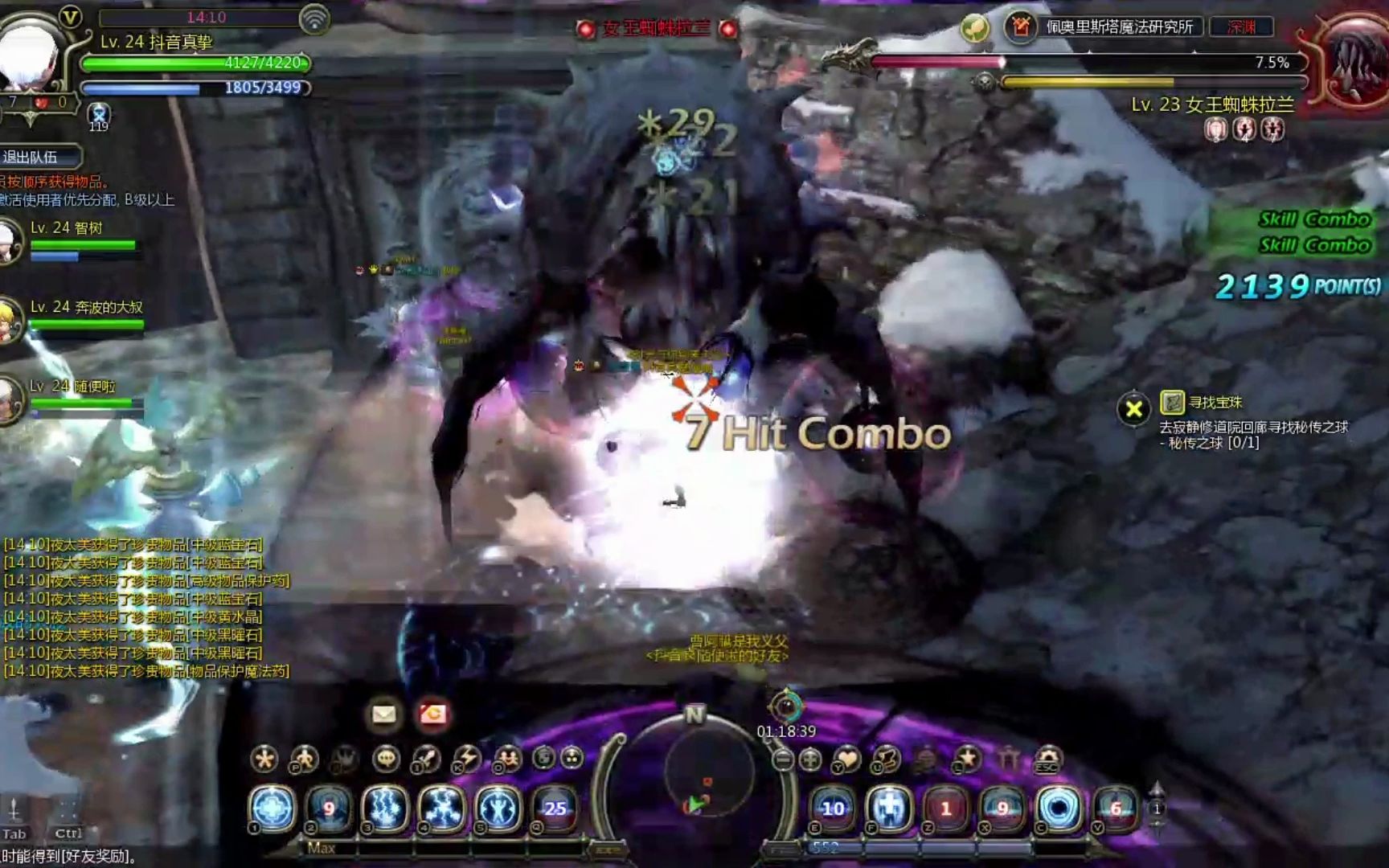1389x868 pixels.
Task: Click the 退出队伍 leave party button
Action: coord(39,157)
